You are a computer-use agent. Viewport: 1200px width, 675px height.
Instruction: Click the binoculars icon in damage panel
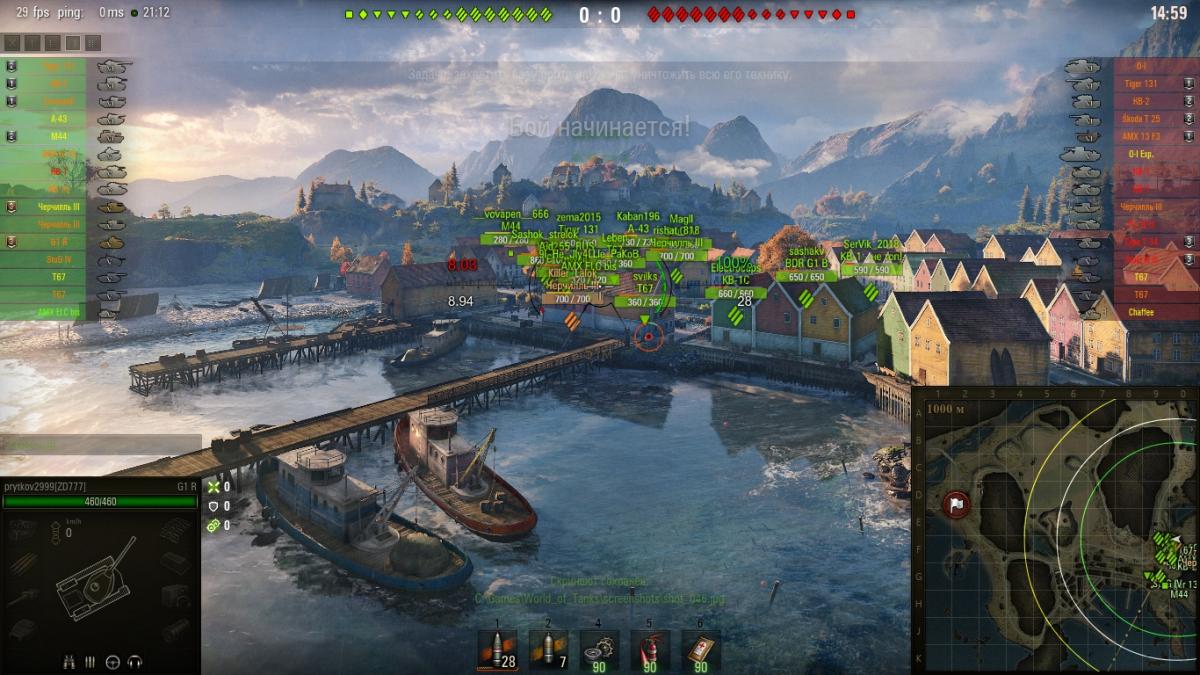[70, 661]
